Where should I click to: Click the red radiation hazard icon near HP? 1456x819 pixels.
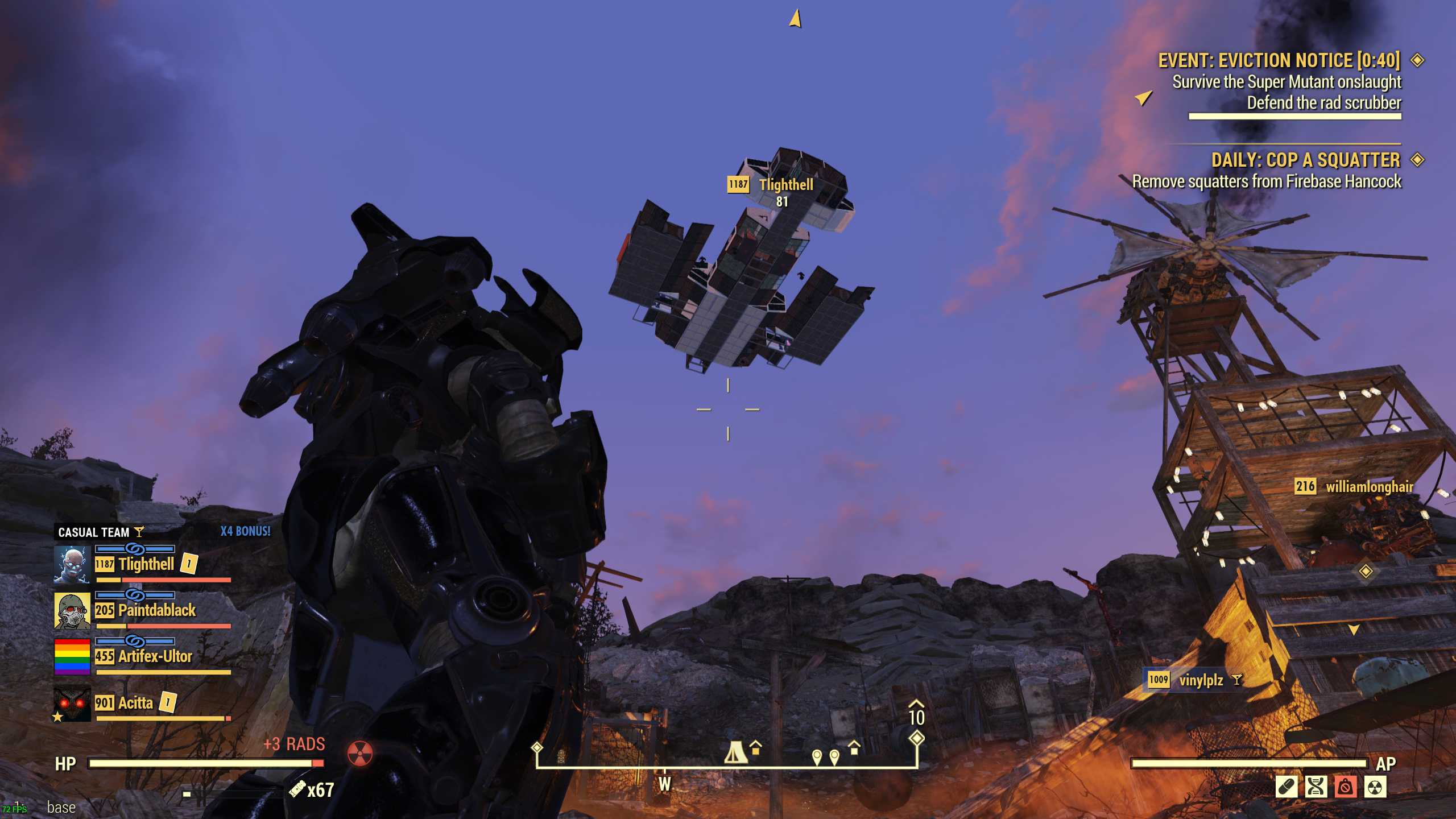click(360, 754)
